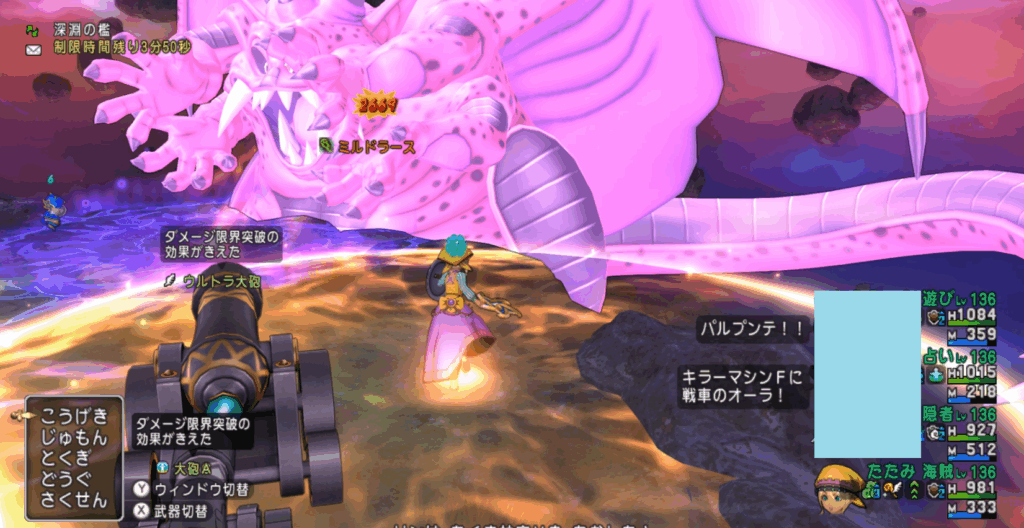This screenshot has height=528, width=1024.
Task: Click the green connection status icon
Action: click(x=33, y=30)
